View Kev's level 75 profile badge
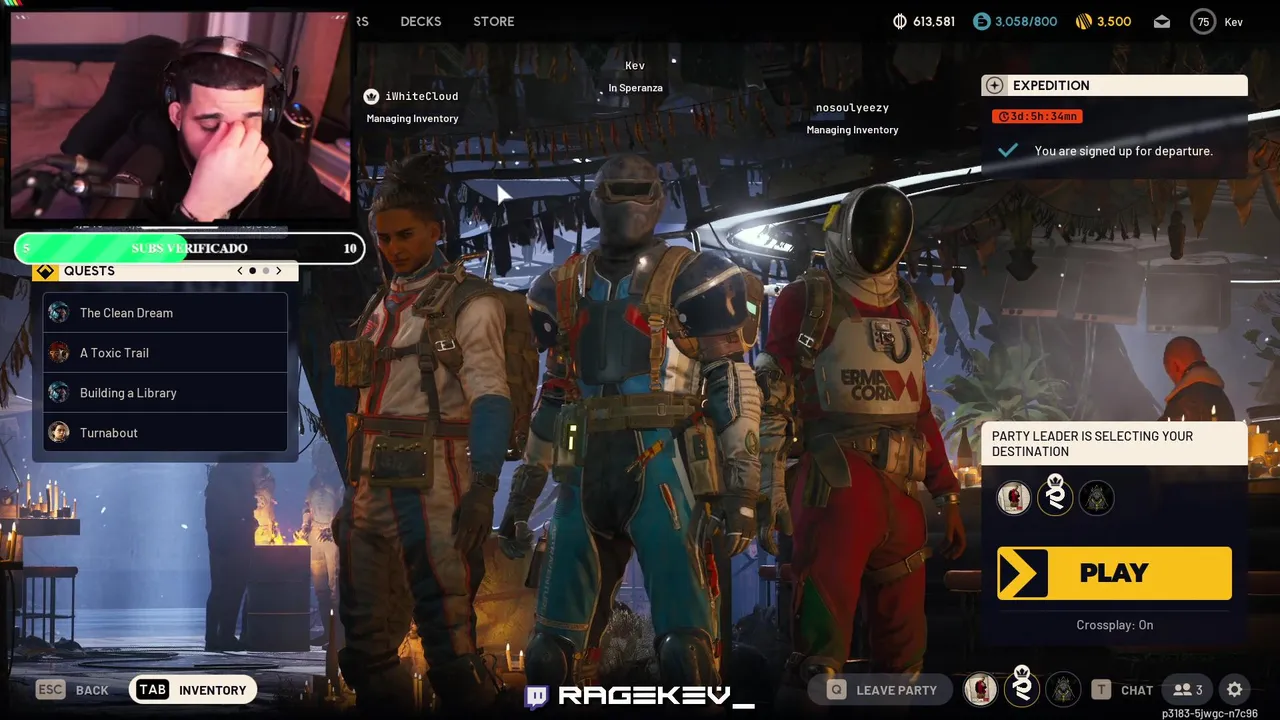This screenshot has width=1280, height=720. point(1203,22)
